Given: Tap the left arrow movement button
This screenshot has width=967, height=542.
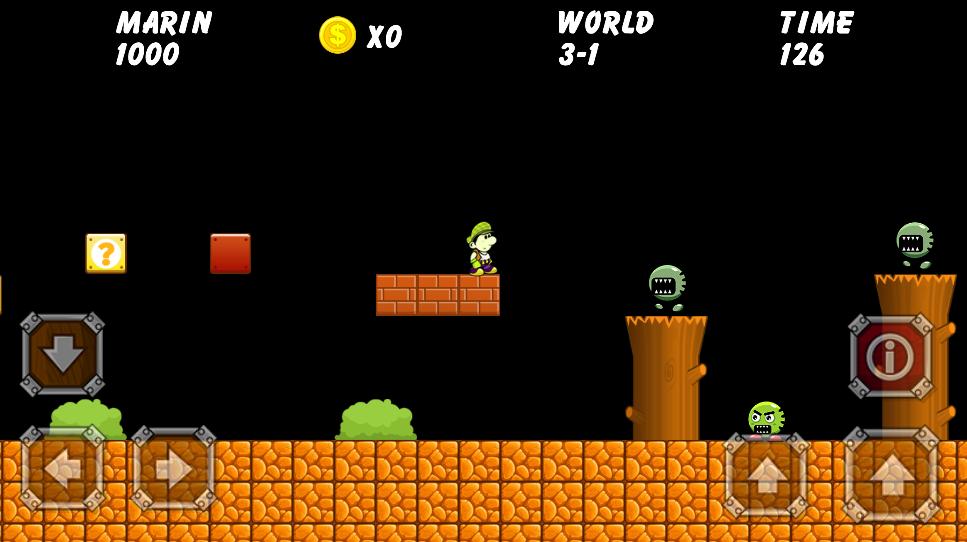Looking at the screenshot, I should tap(62, 469).
